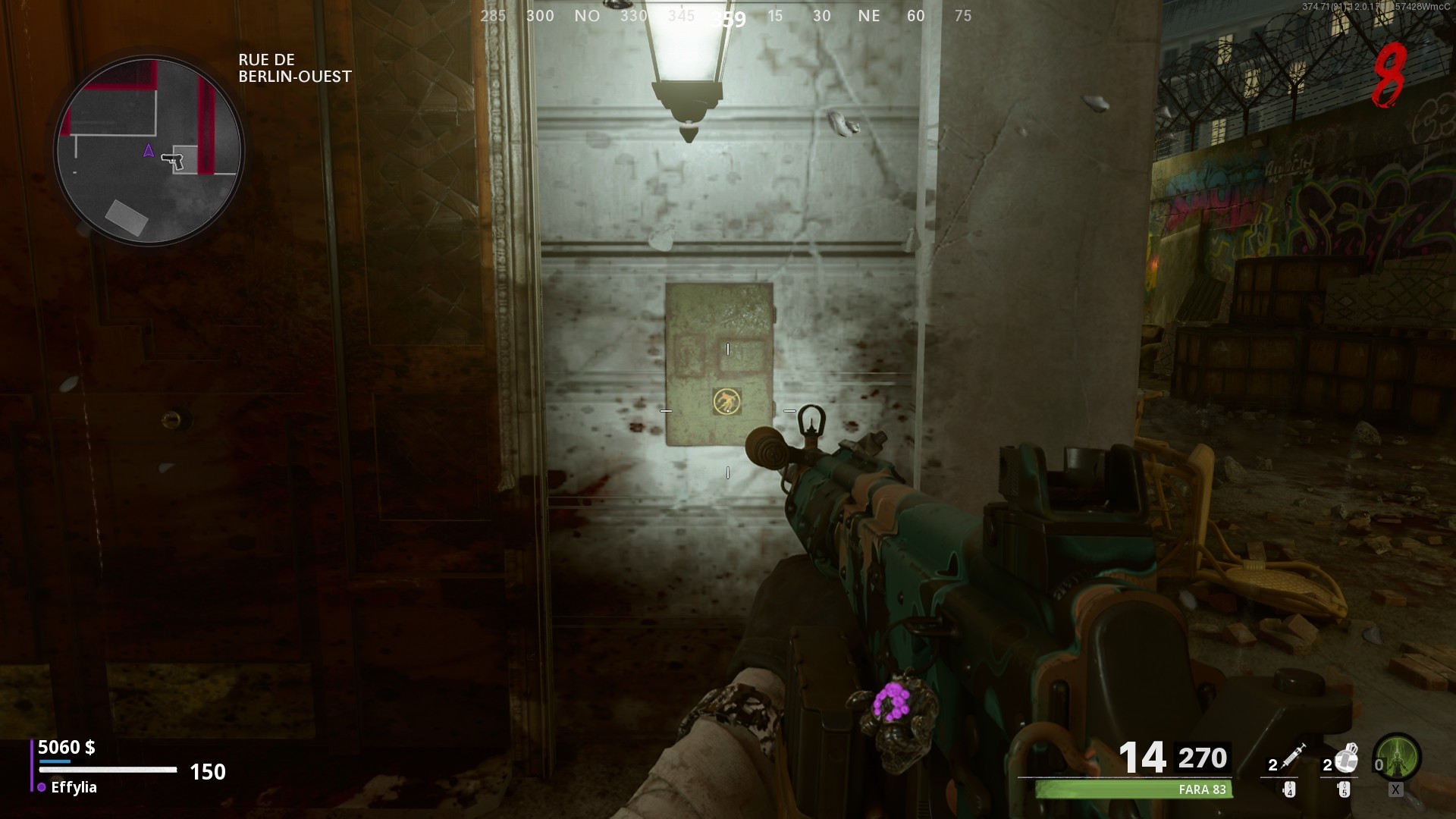Click the pistol icon on the minimap

173,162
